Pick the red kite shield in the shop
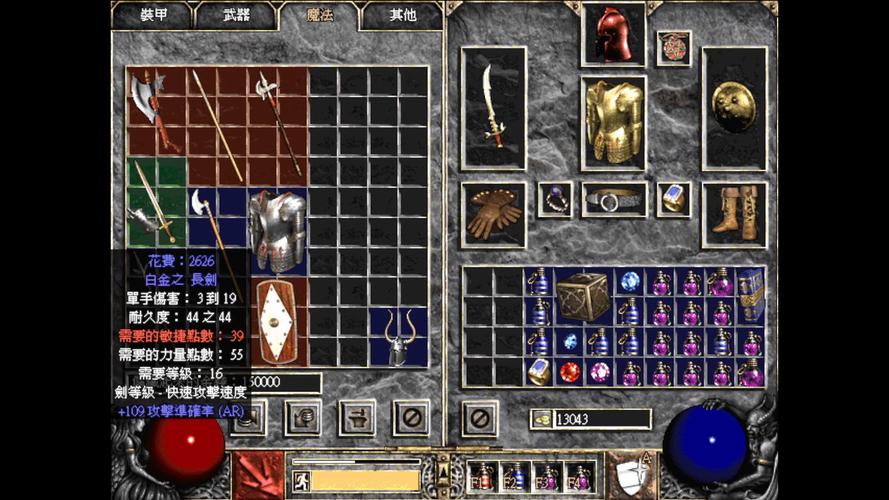This screenshot has height=500, width=889. [277, 321]
